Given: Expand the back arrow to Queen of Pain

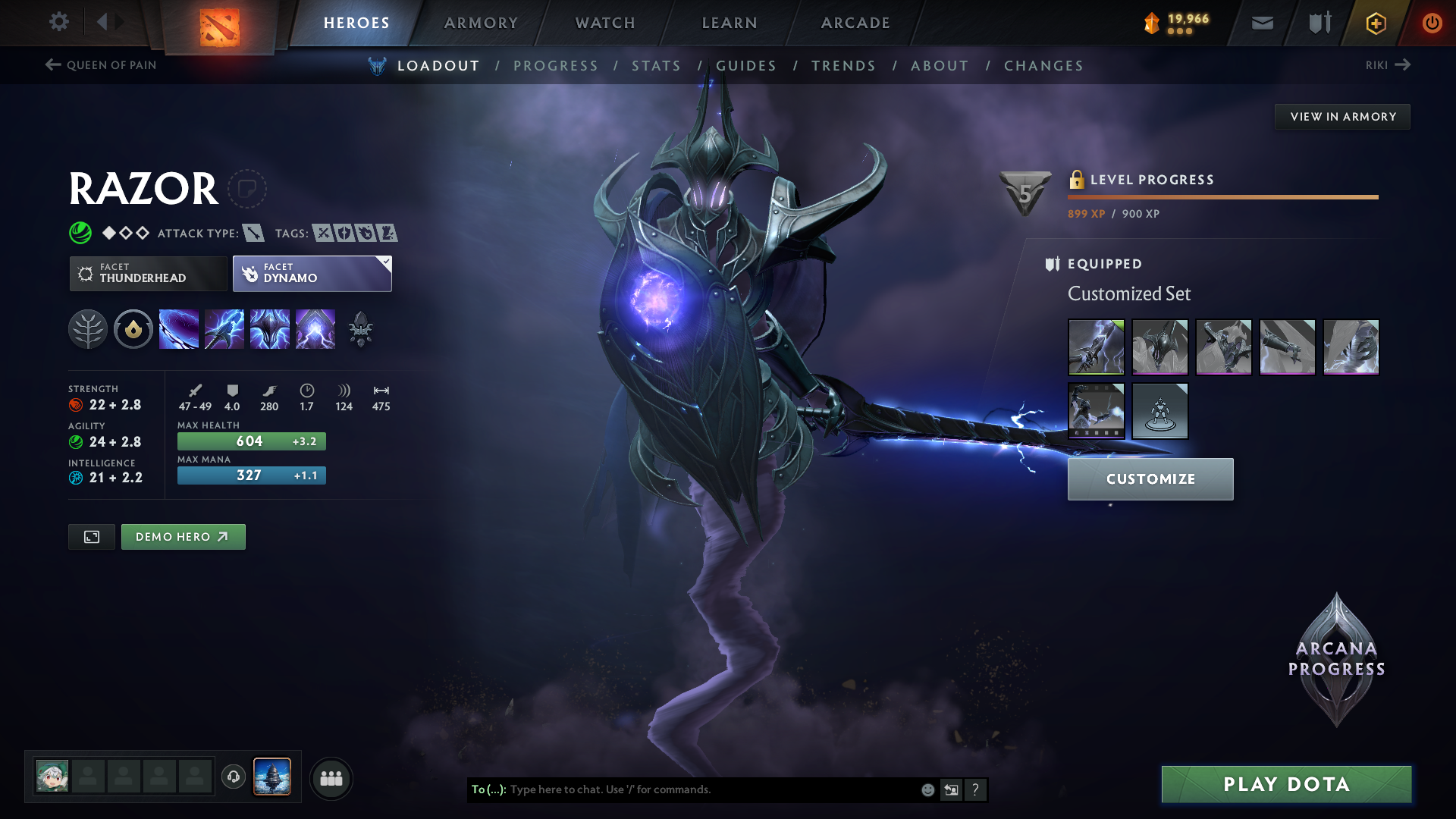Looking at the screenshot, I should [52, 64].
